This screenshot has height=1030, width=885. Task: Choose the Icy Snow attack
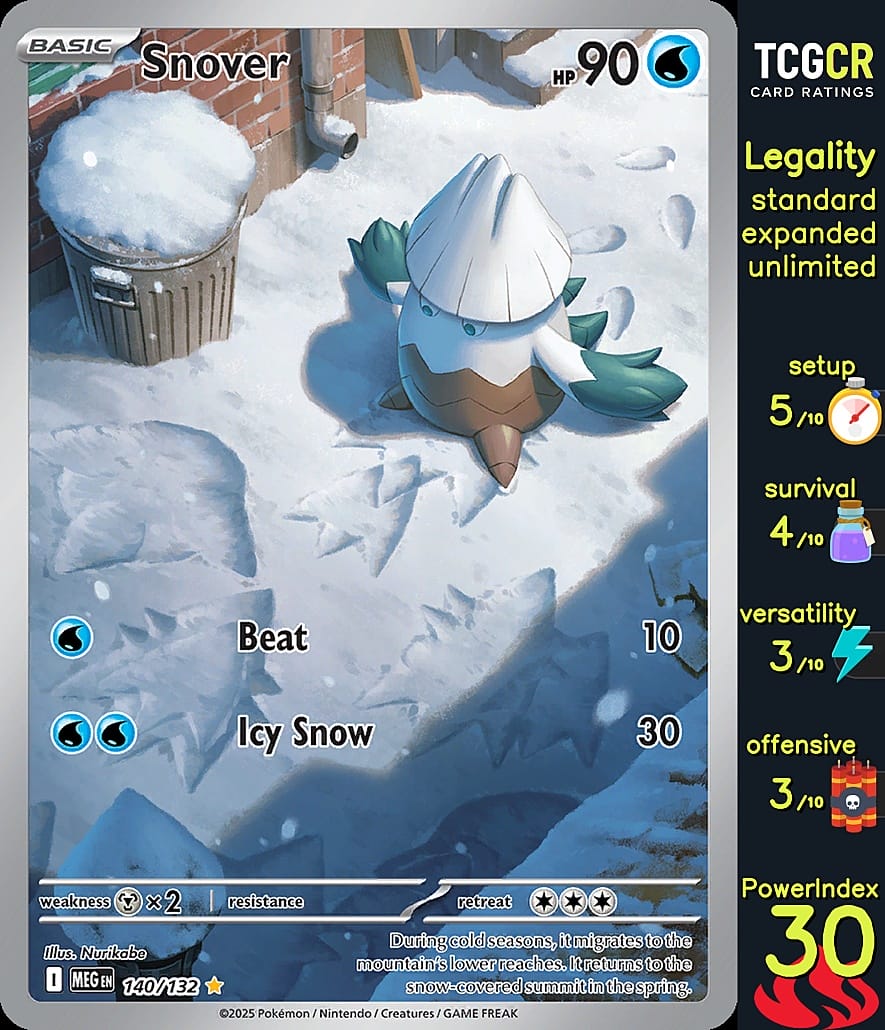point(304,733)
